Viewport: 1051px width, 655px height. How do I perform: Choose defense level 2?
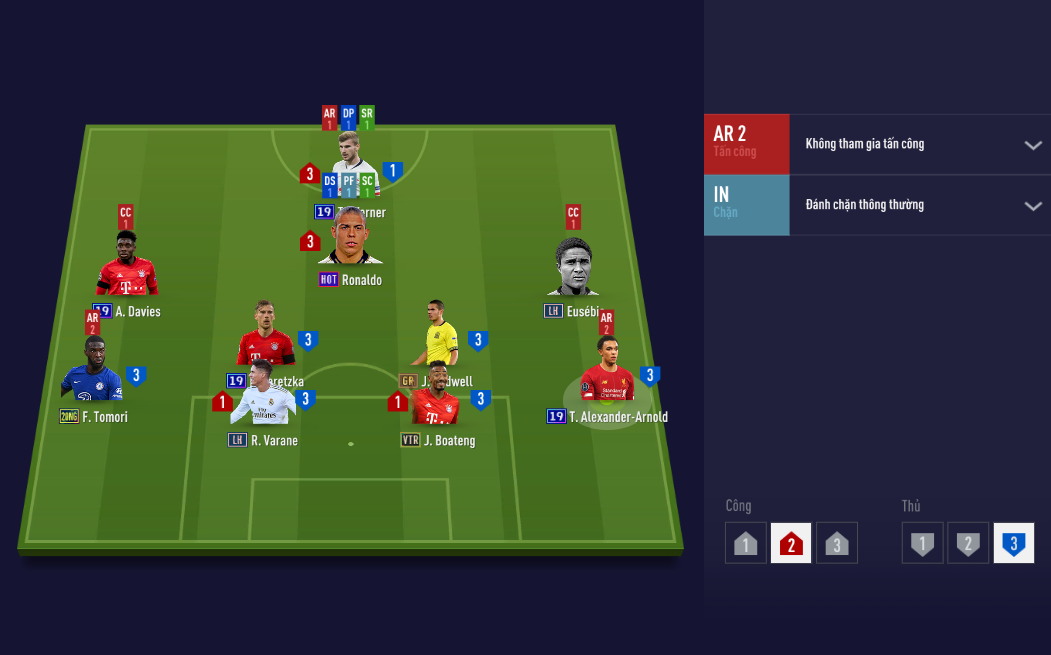coord(968,543)
